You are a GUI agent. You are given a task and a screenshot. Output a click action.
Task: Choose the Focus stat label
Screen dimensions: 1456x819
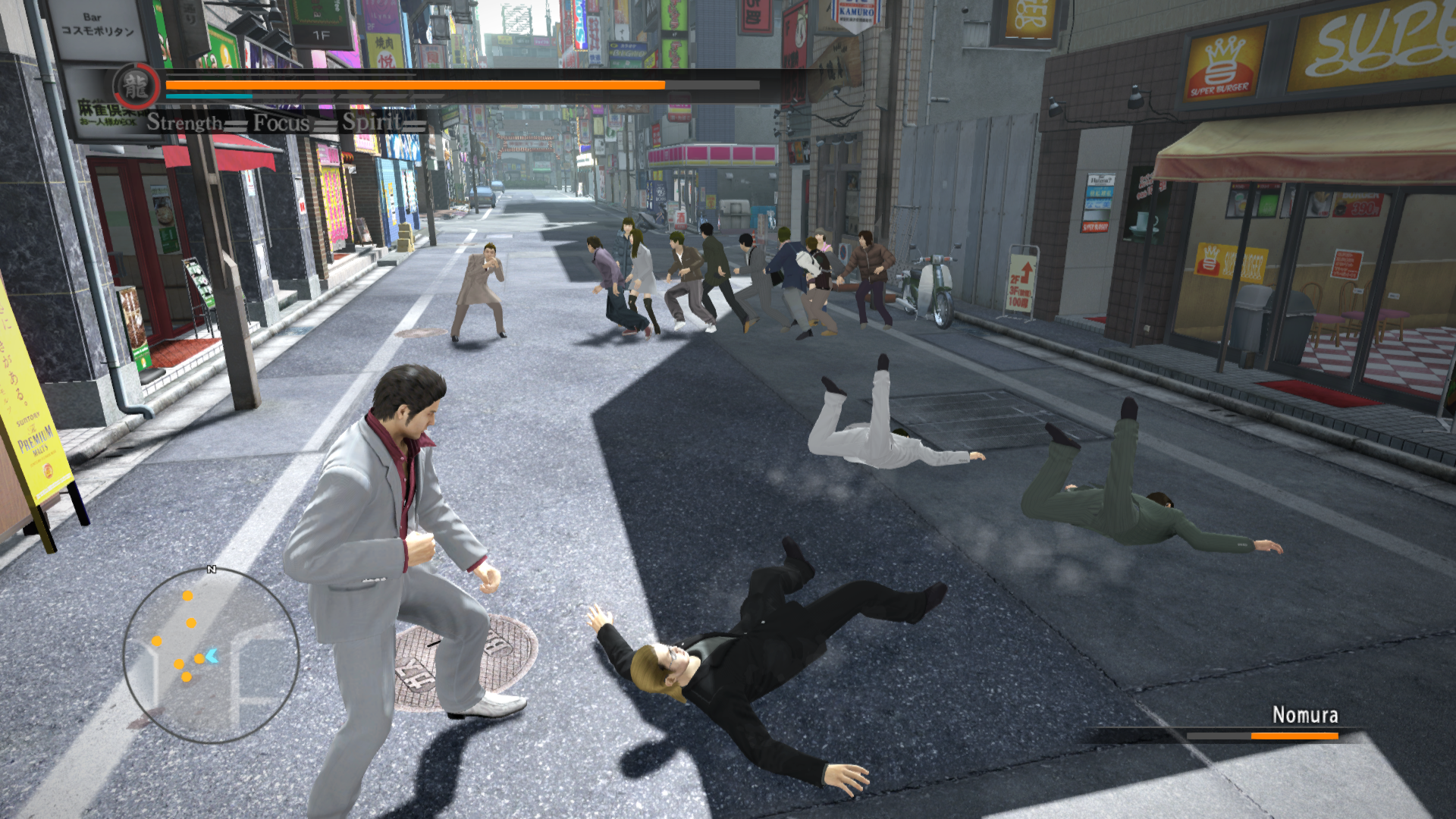click(281, 122)
